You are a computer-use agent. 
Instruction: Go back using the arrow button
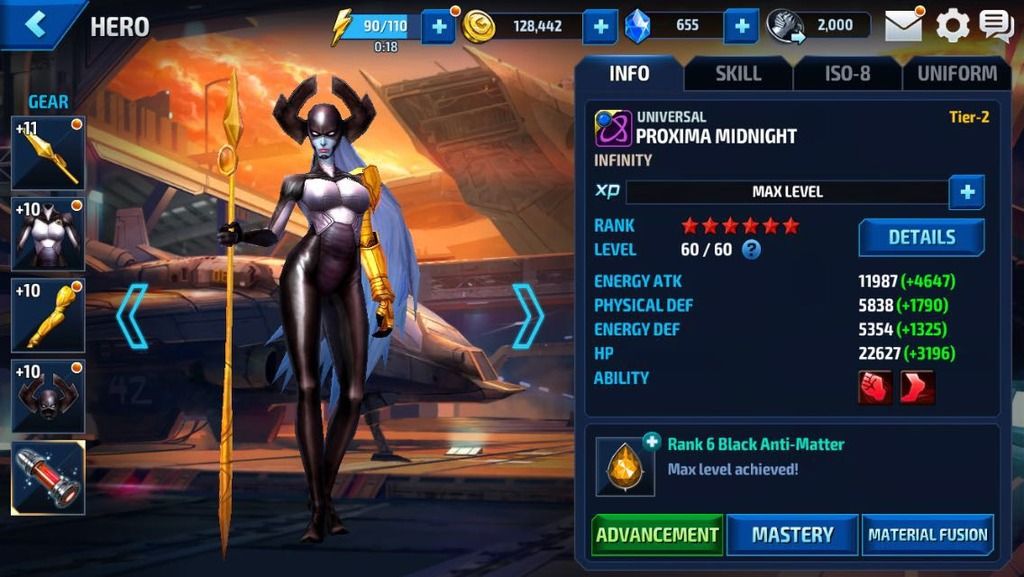click(x=36, y=25)
